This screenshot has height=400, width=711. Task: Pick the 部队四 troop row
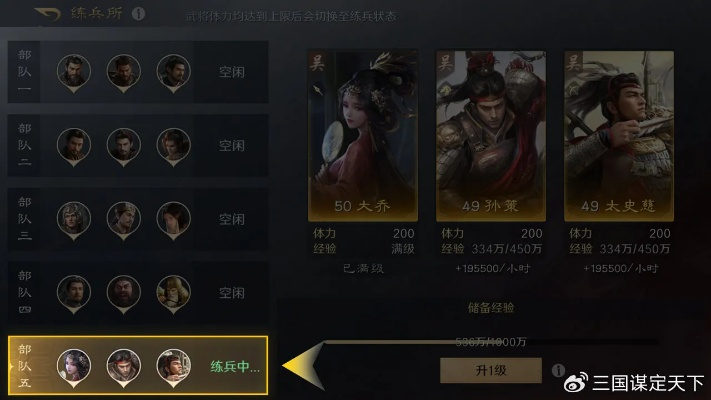[138, 293]
